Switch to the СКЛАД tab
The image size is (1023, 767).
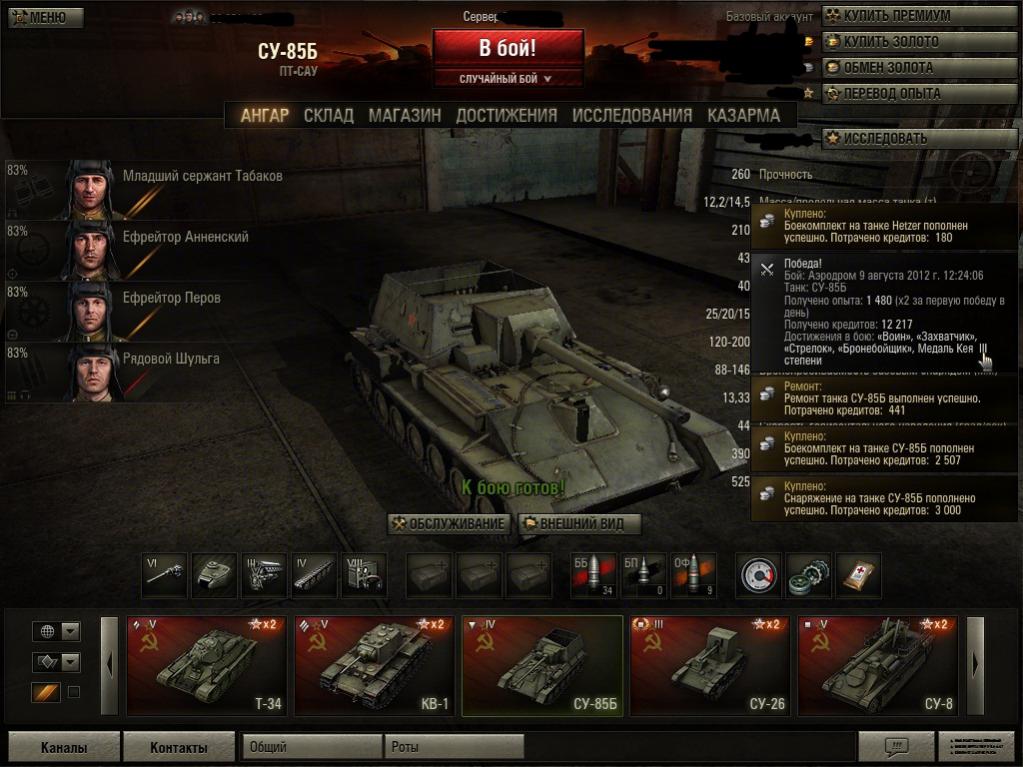click(x=328, y=115)
